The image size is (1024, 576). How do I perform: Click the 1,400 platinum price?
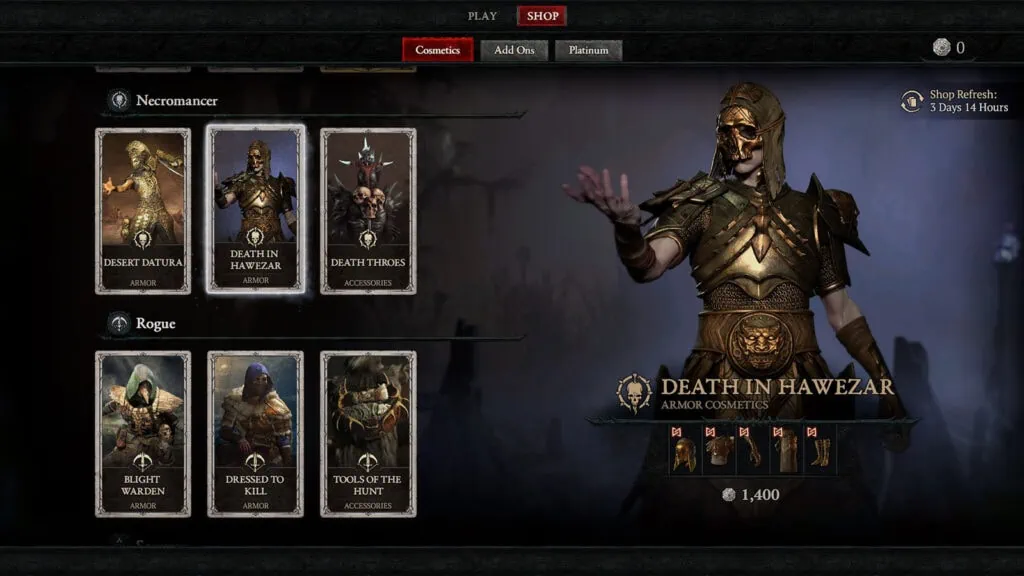[x=751, y=494]
